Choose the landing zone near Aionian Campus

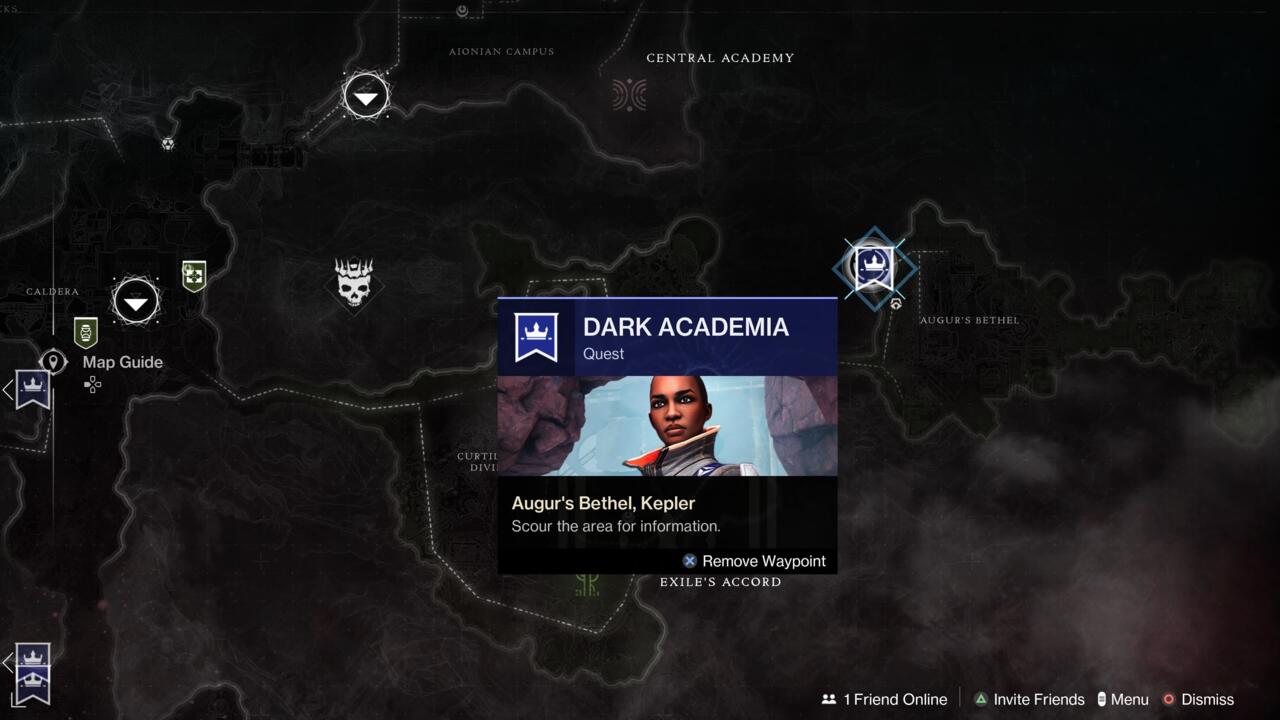(x=366, y=96)
